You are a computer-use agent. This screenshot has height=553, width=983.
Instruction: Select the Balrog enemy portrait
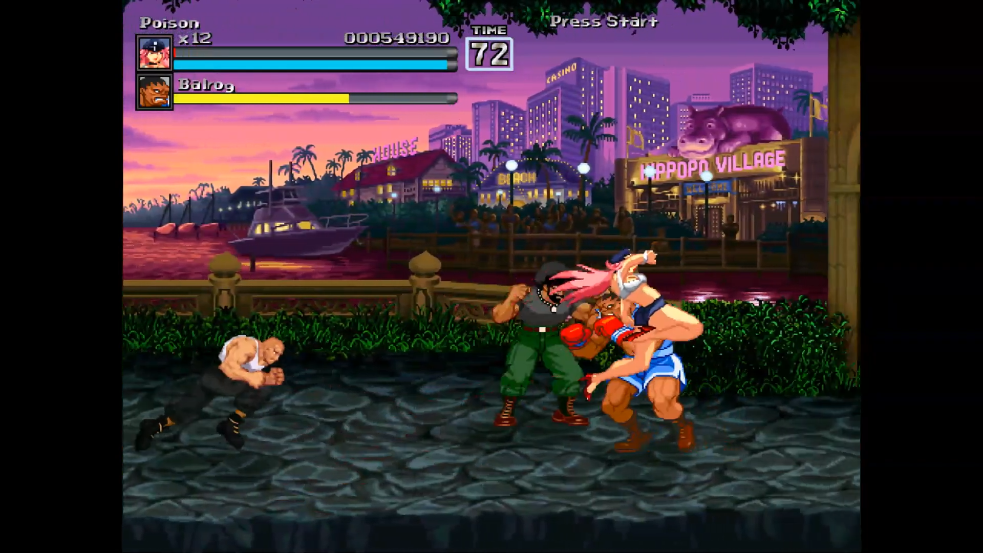pyautogui.click(x=154, y=92)
